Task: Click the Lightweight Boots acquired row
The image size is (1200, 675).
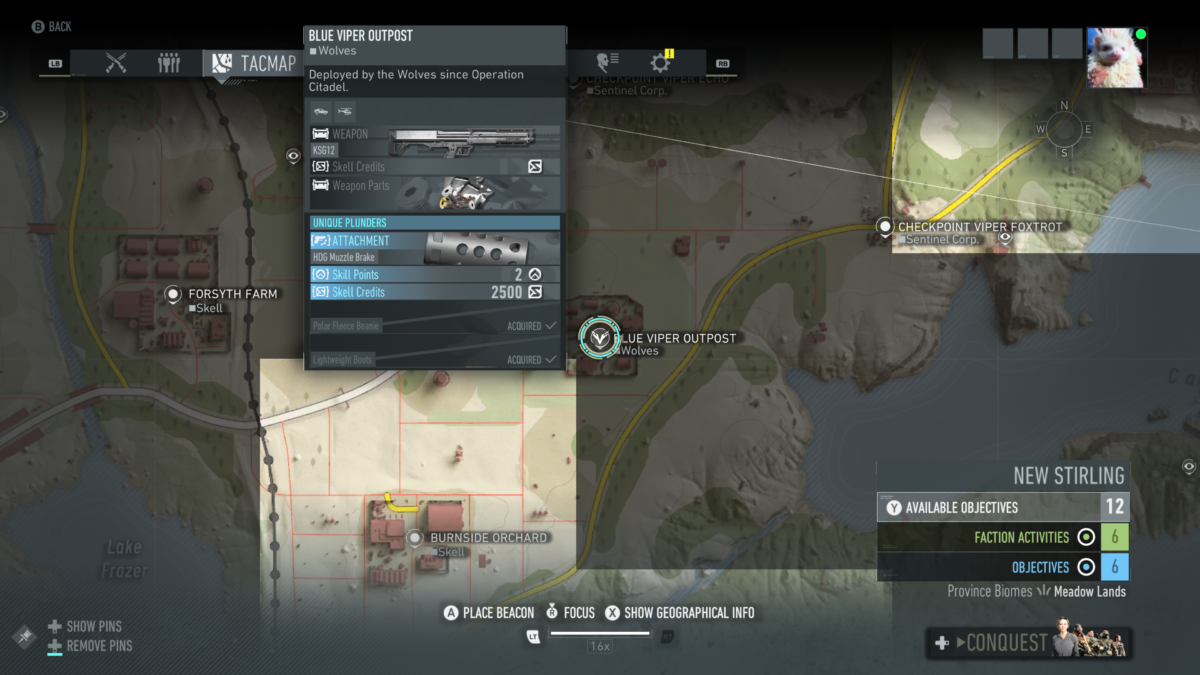Action: click(434, 359)
